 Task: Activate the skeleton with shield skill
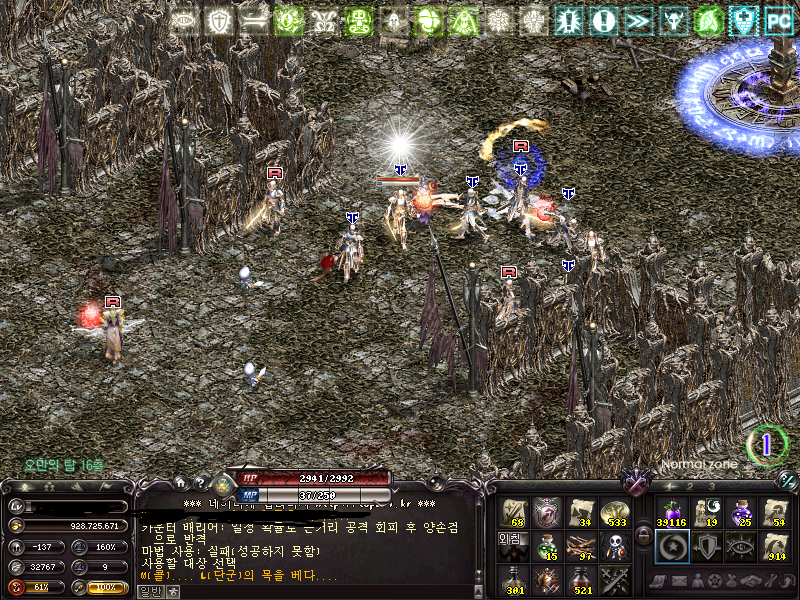click(x=614, y=545)
